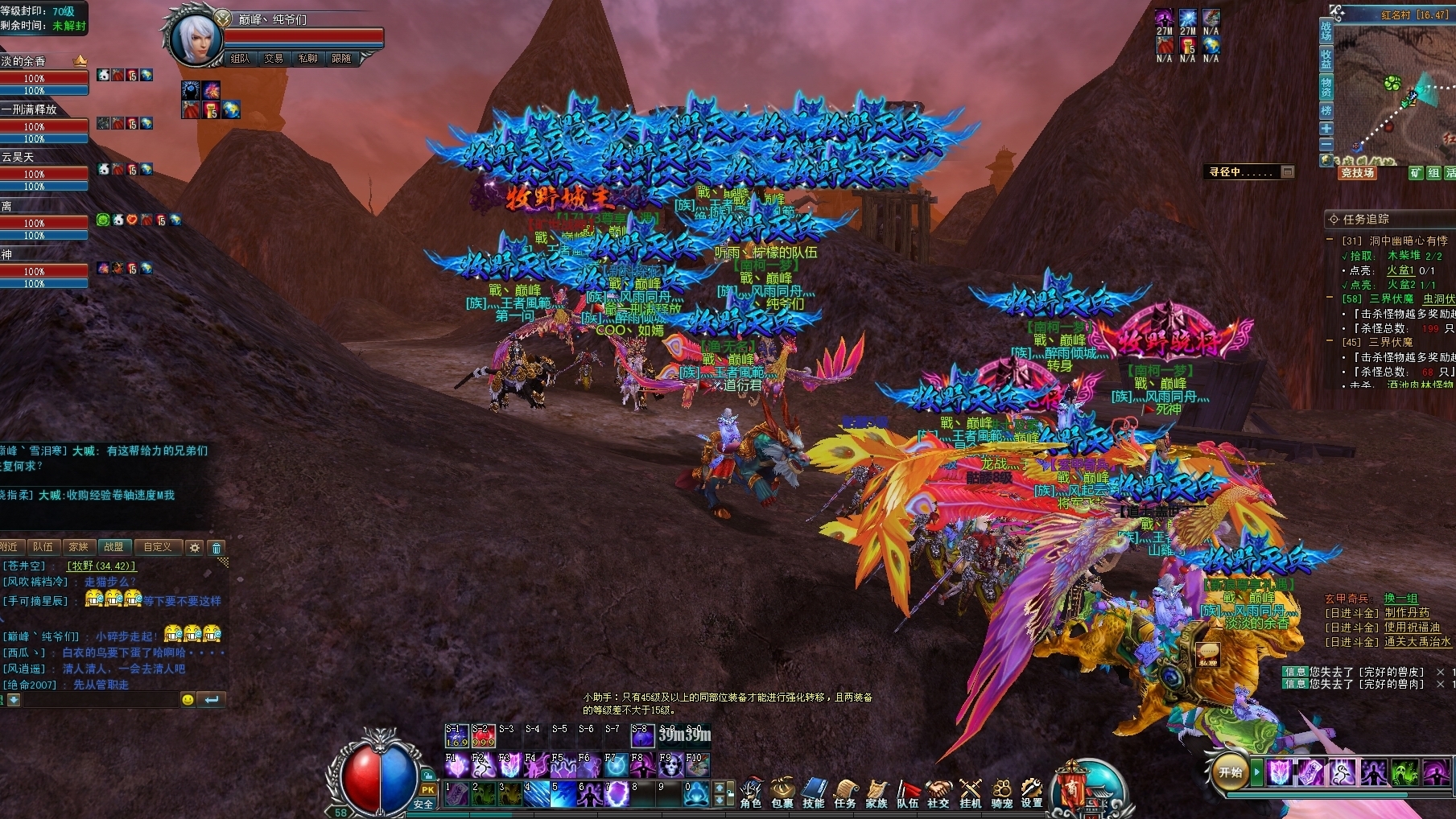The image size is (1456, 819).
Task: Switch chat to the 队伍 tab
Action: pyautogui.click(x=43, y=547)
